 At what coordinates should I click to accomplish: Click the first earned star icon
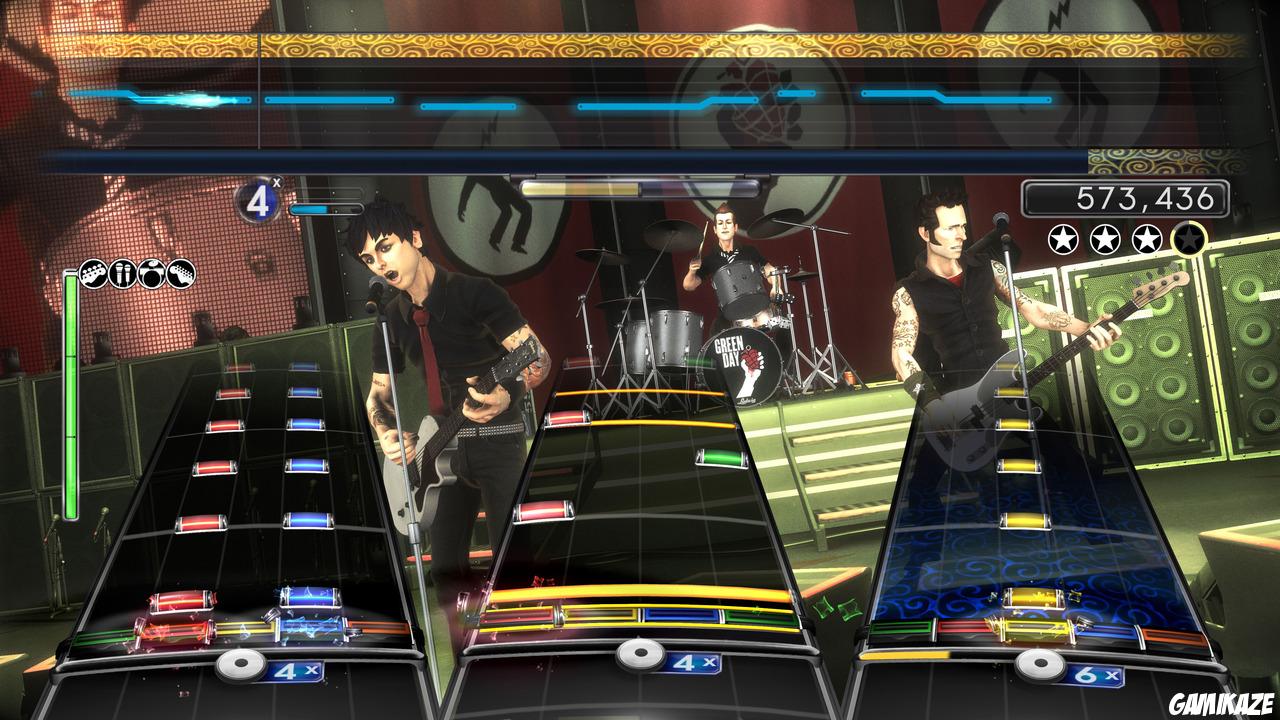click(x=1063, y=239)
